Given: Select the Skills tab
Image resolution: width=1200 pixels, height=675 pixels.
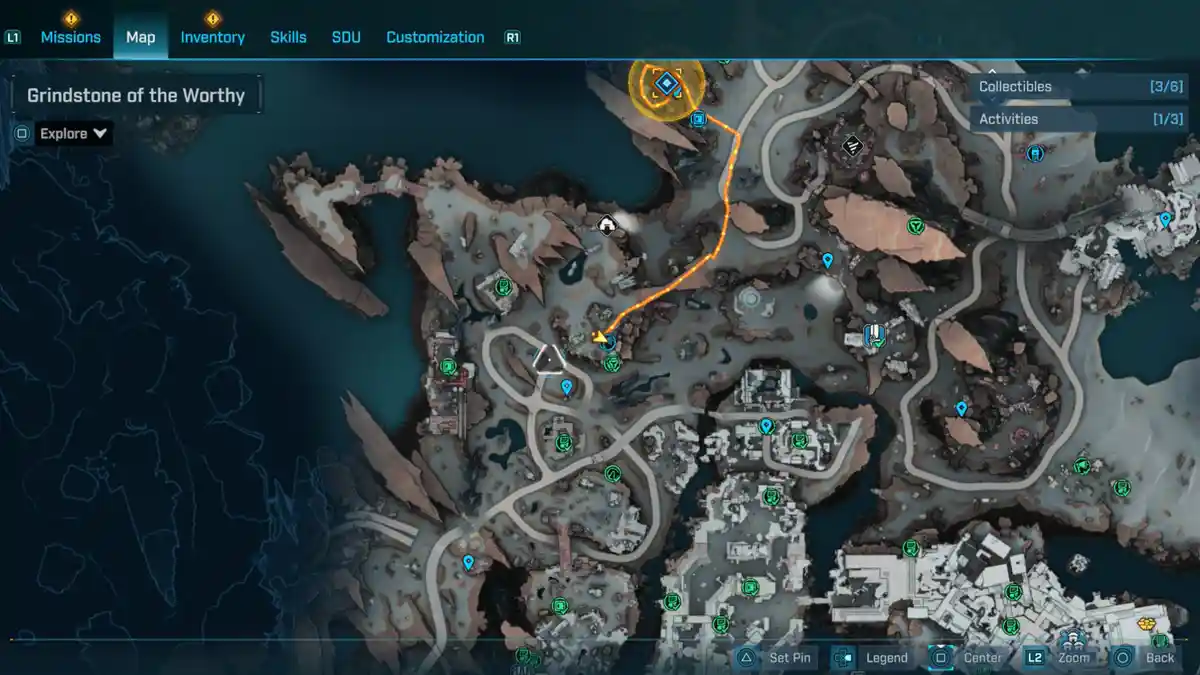Looking at the screenshot, I should (x=288, y=37).
